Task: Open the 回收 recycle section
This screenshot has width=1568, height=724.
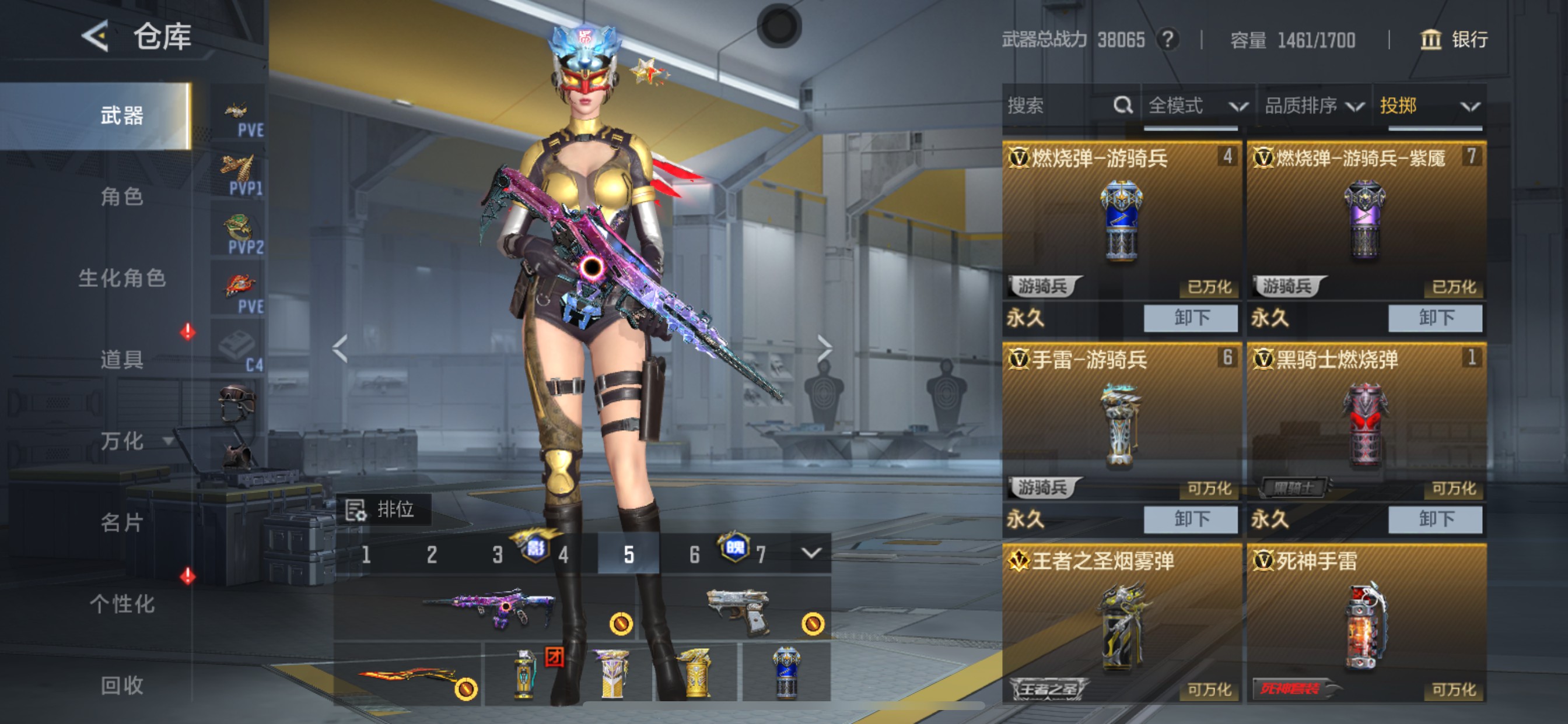Action: (x=122, y=685)
